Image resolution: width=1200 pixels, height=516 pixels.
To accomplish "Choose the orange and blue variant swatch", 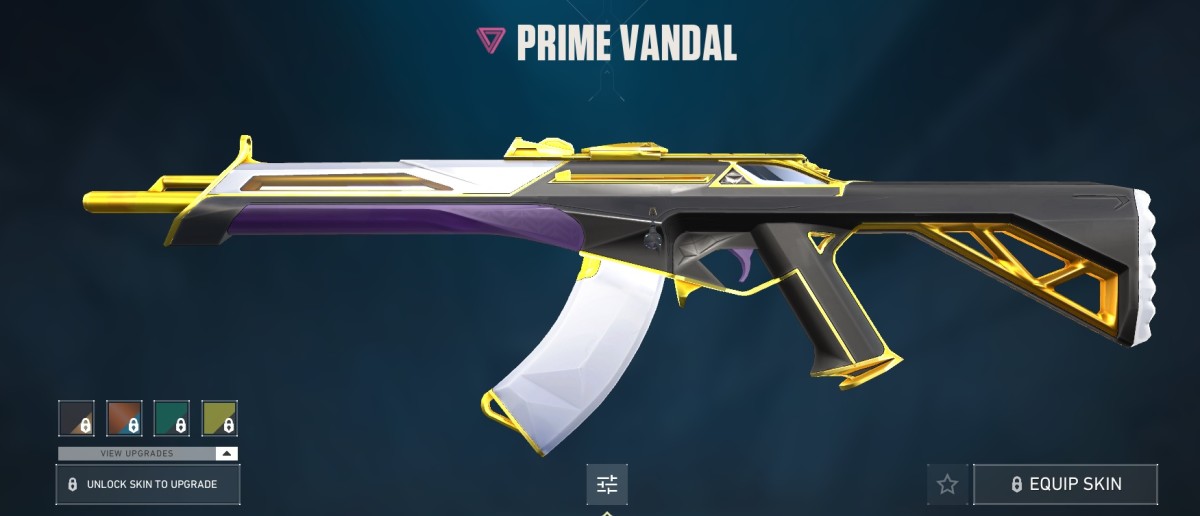I will coord(124,418).
